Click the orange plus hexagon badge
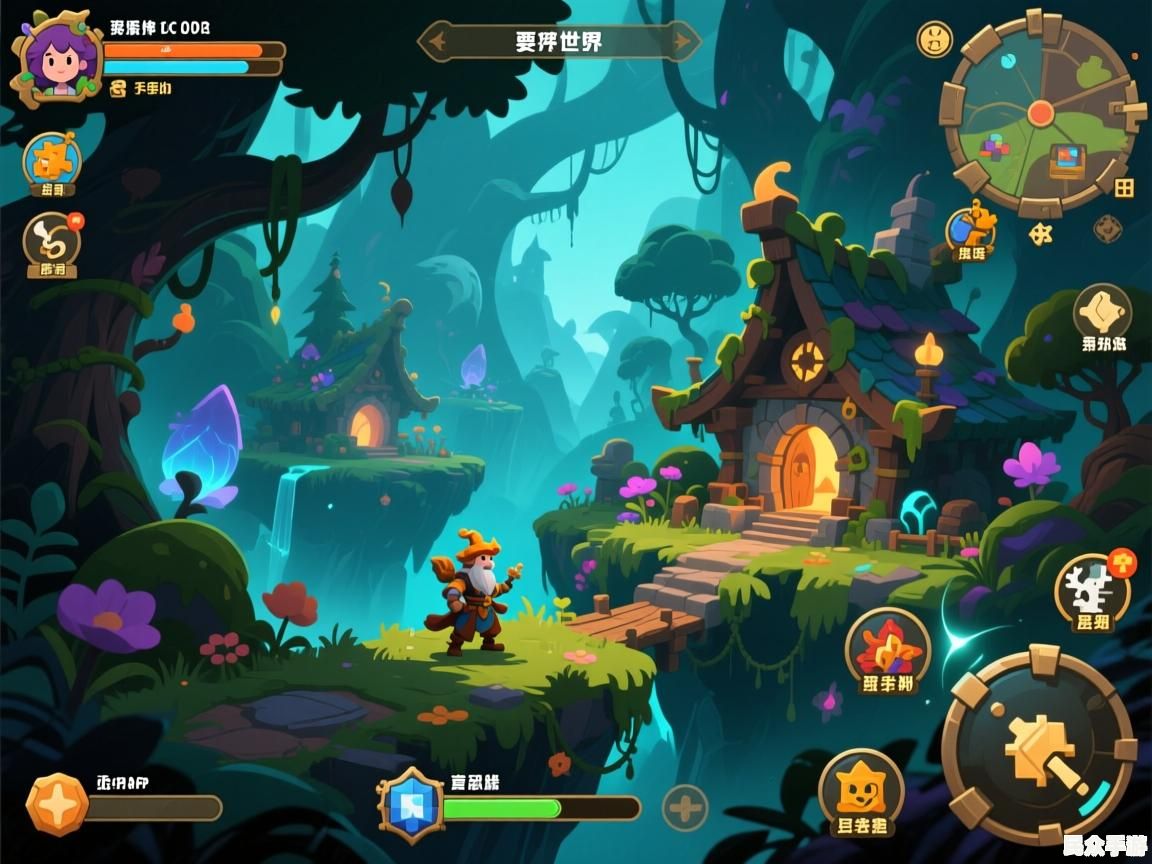Viewport: 1152px width, 864px height. (56, 803)
